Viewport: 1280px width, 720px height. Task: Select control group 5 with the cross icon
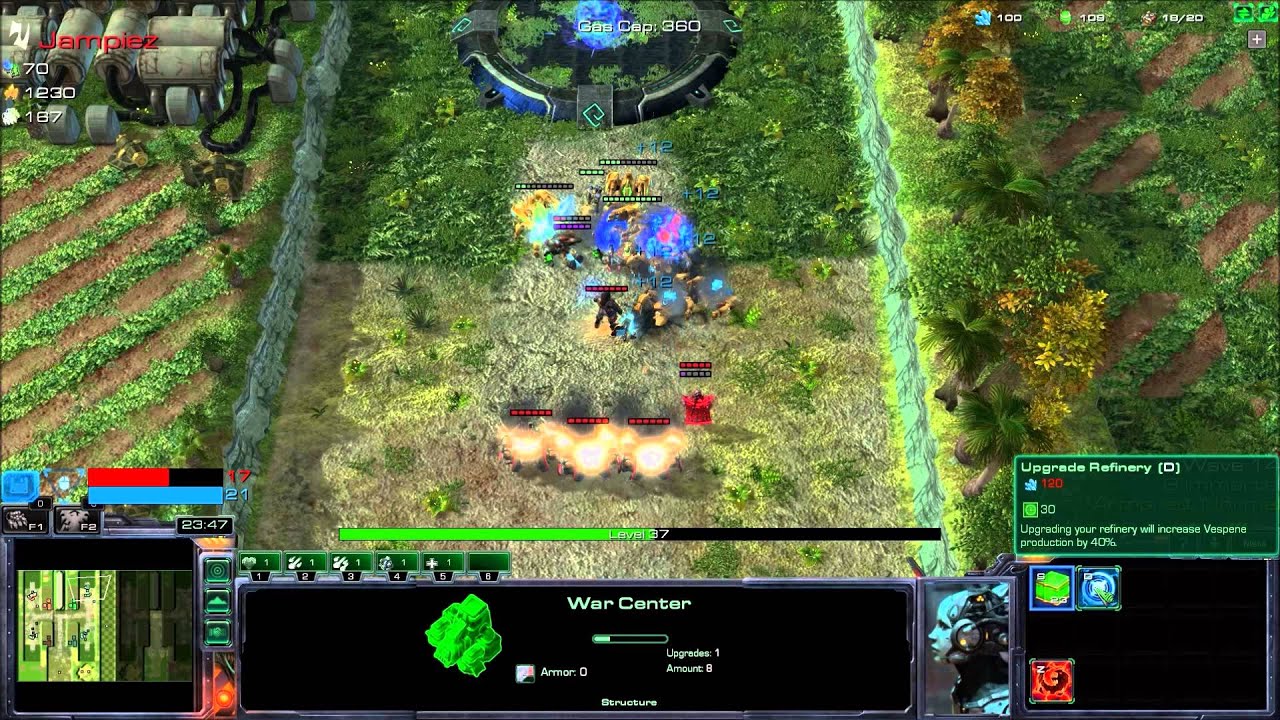point(441,564)
